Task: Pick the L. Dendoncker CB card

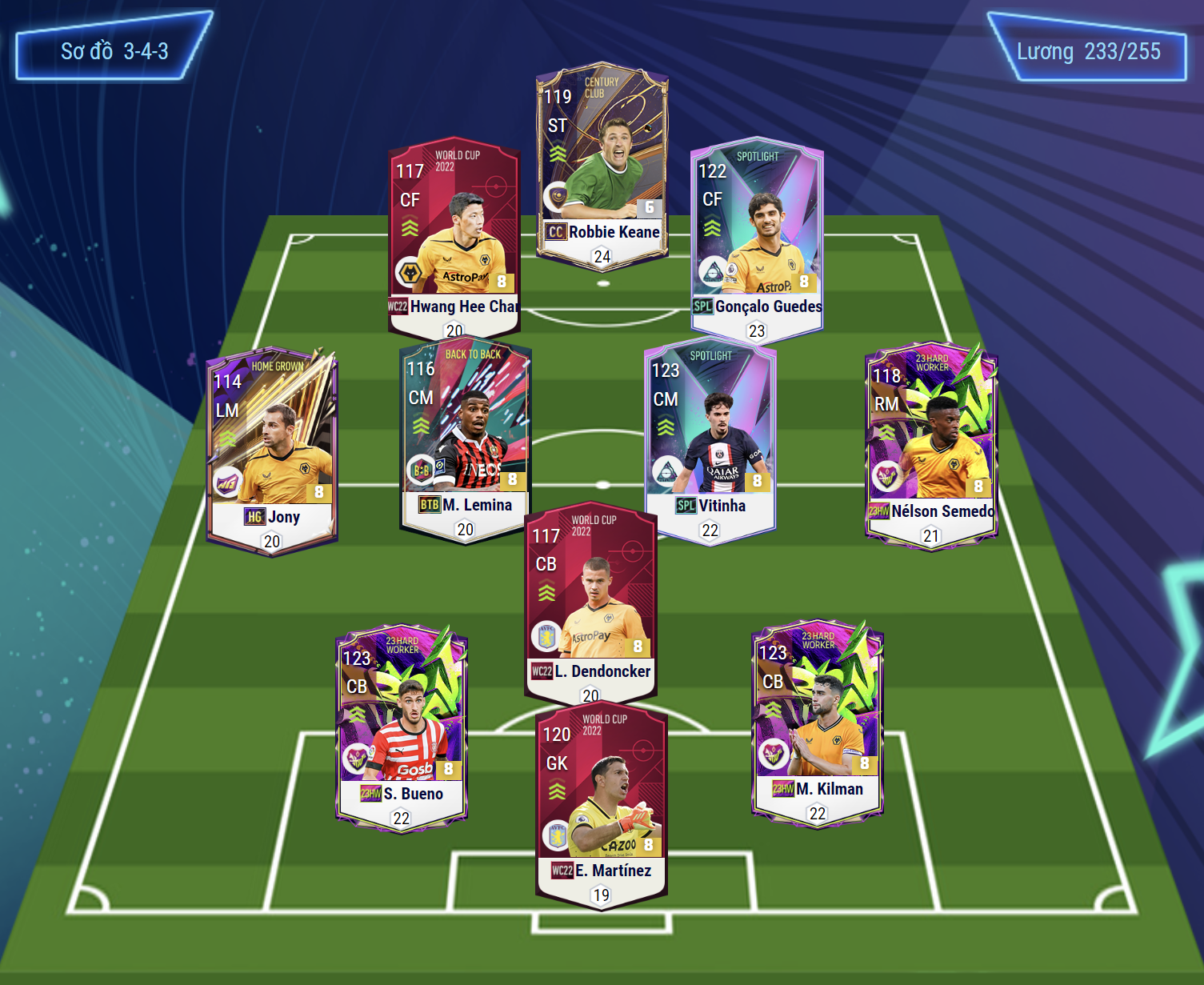Action: pyautogui.click(x=590, y=600)
